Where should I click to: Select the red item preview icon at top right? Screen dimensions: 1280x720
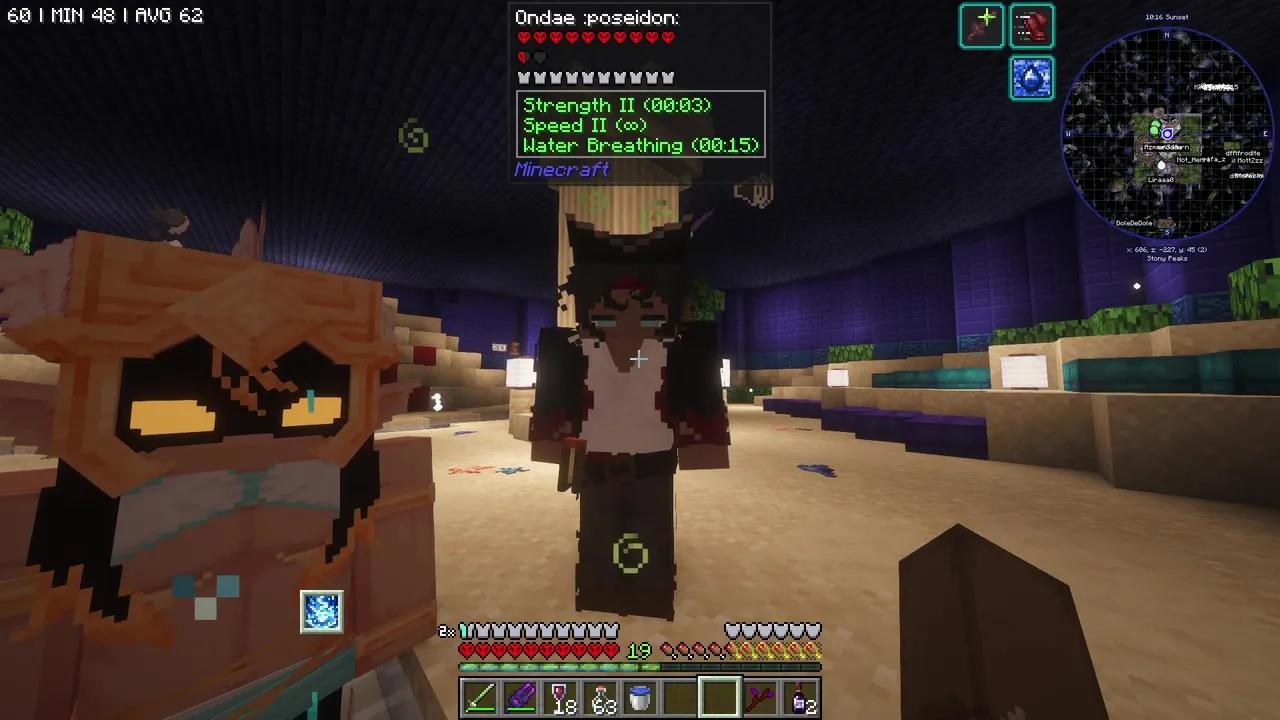point(1031,25)
